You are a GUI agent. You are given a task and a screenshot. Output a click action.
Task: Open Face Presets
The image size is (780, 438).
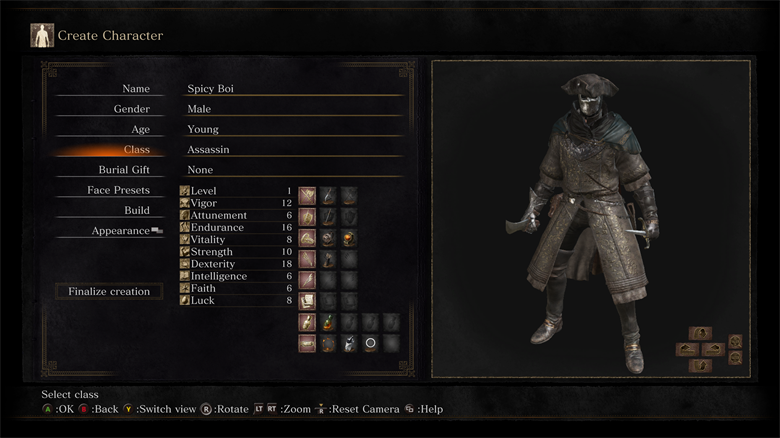coord(118,190)
